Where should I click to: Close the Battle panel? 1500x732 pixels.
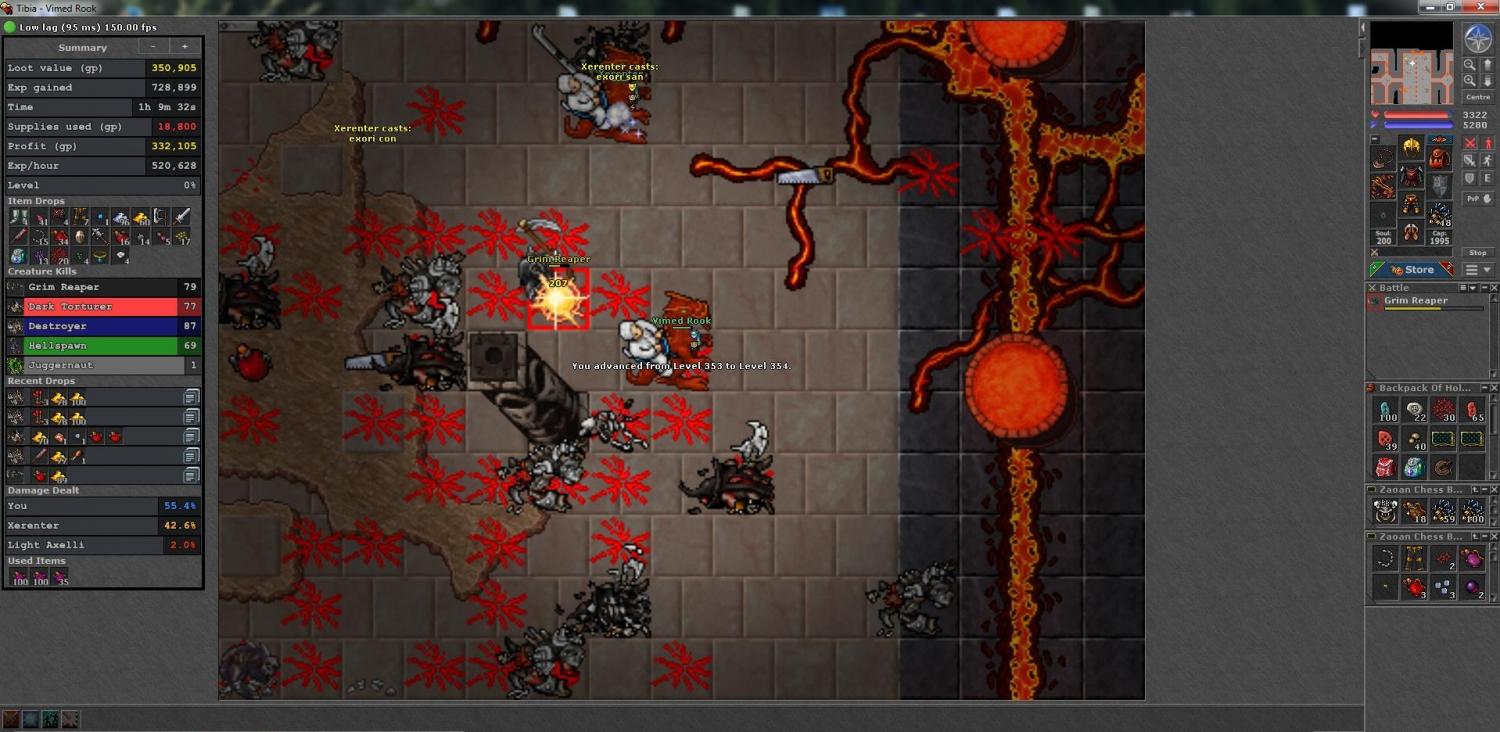(x=1494, y=288)
